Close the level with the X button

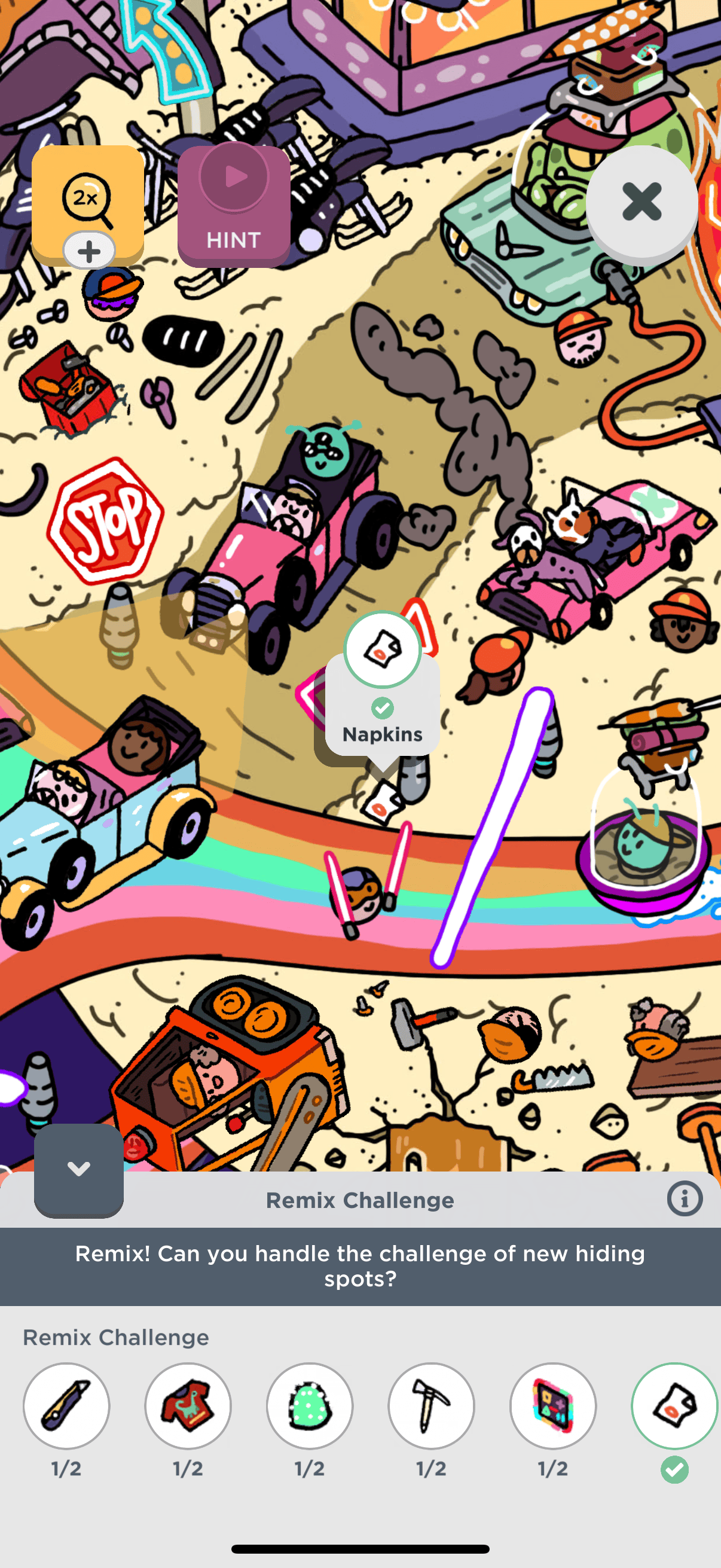point(641,202)
